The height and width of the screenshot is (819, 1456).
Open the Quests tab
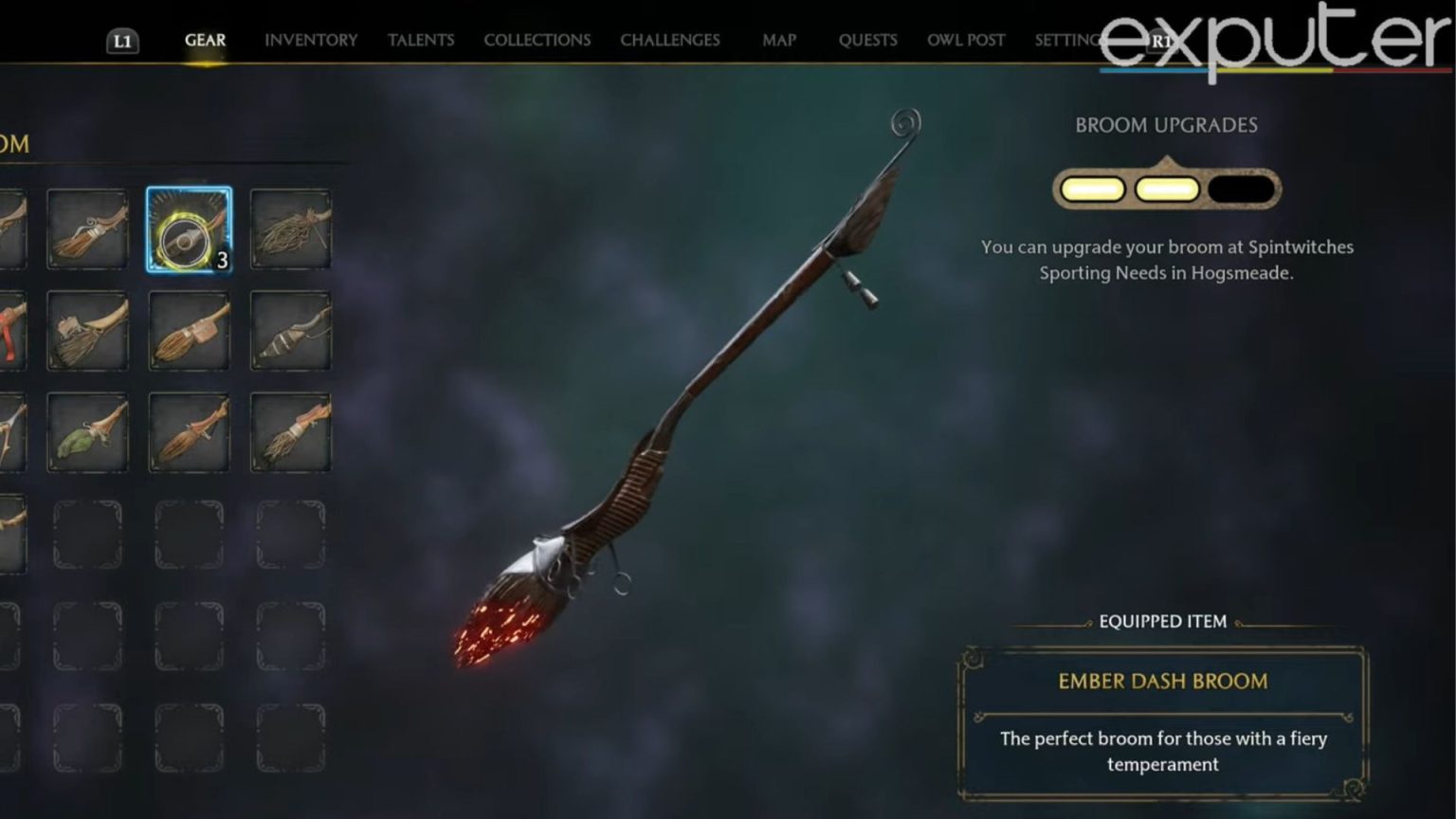pos(867,40)
